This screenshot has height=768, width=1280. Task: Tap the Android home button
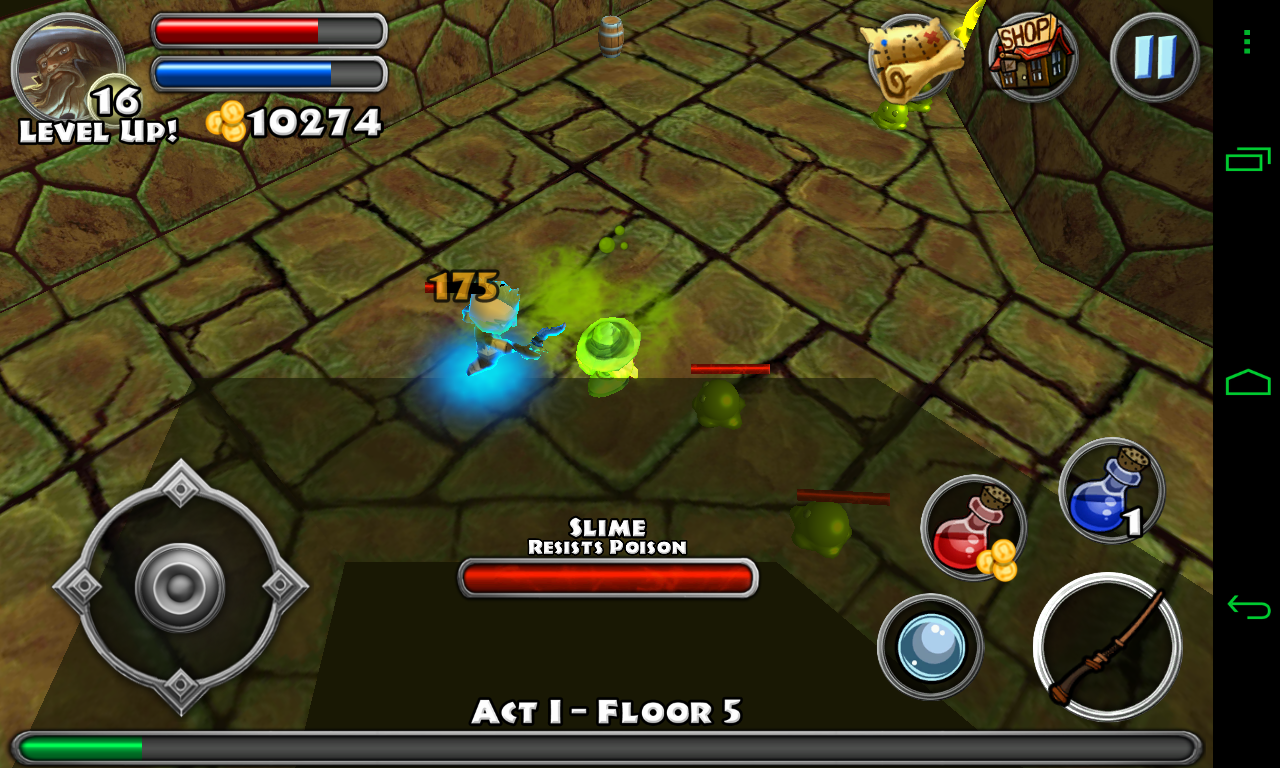point(1248,382)
